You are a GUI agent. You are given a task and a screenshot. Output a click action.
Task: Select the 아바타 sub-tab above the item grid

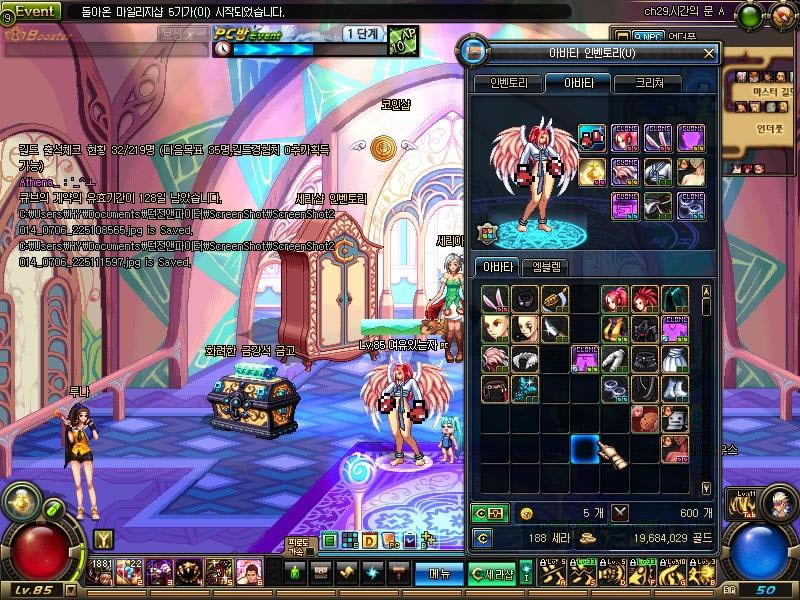click(498, 267)
